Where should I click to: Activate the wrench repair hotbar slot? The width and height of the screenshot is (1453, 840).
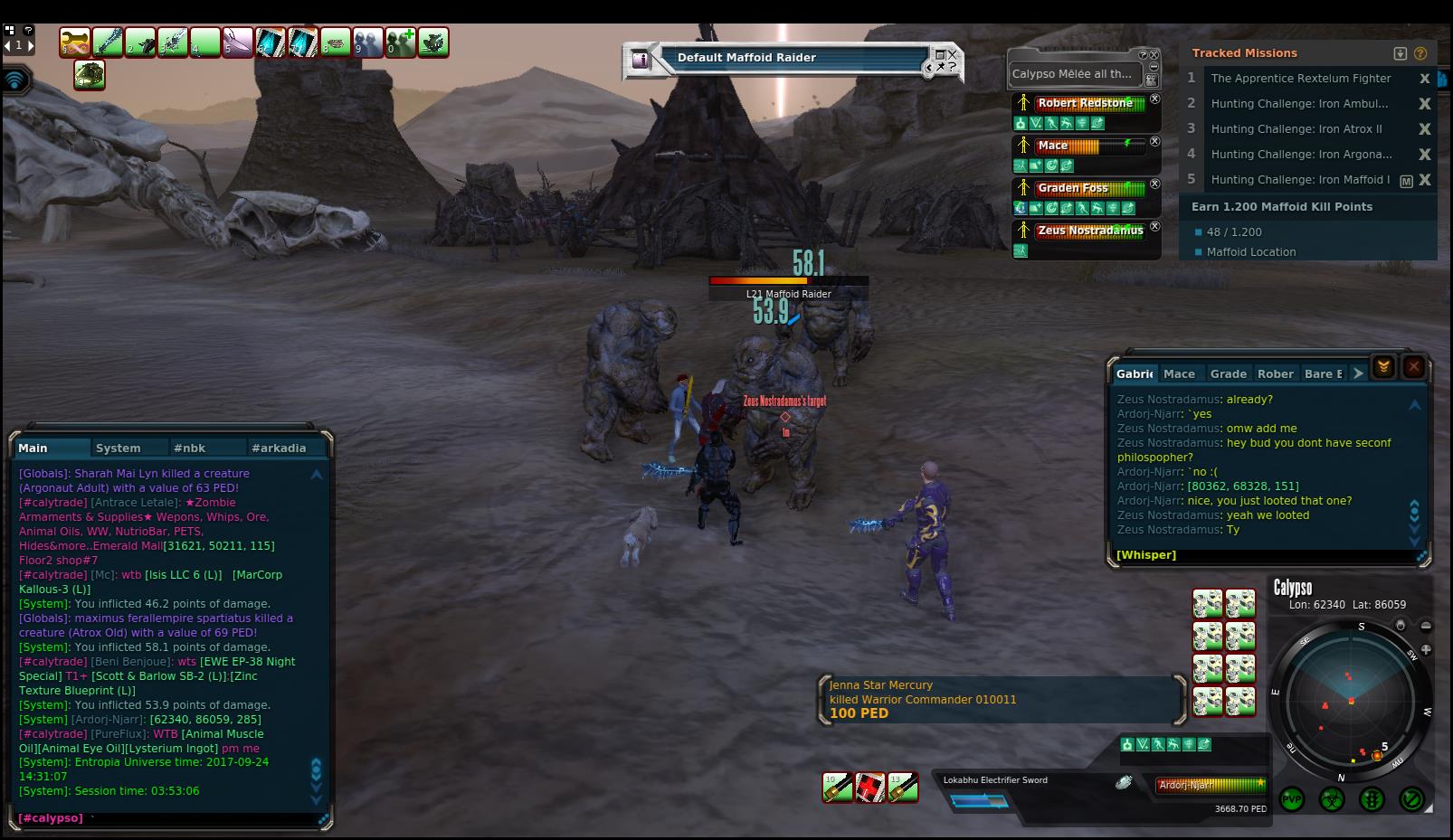[75, 42]
